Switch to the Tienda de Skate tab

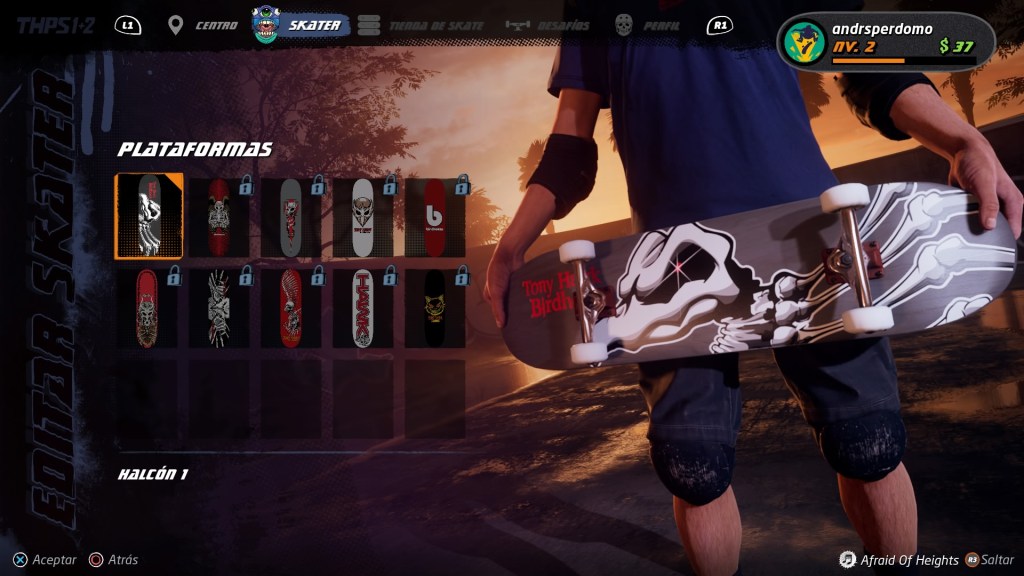tap(421, 25)
